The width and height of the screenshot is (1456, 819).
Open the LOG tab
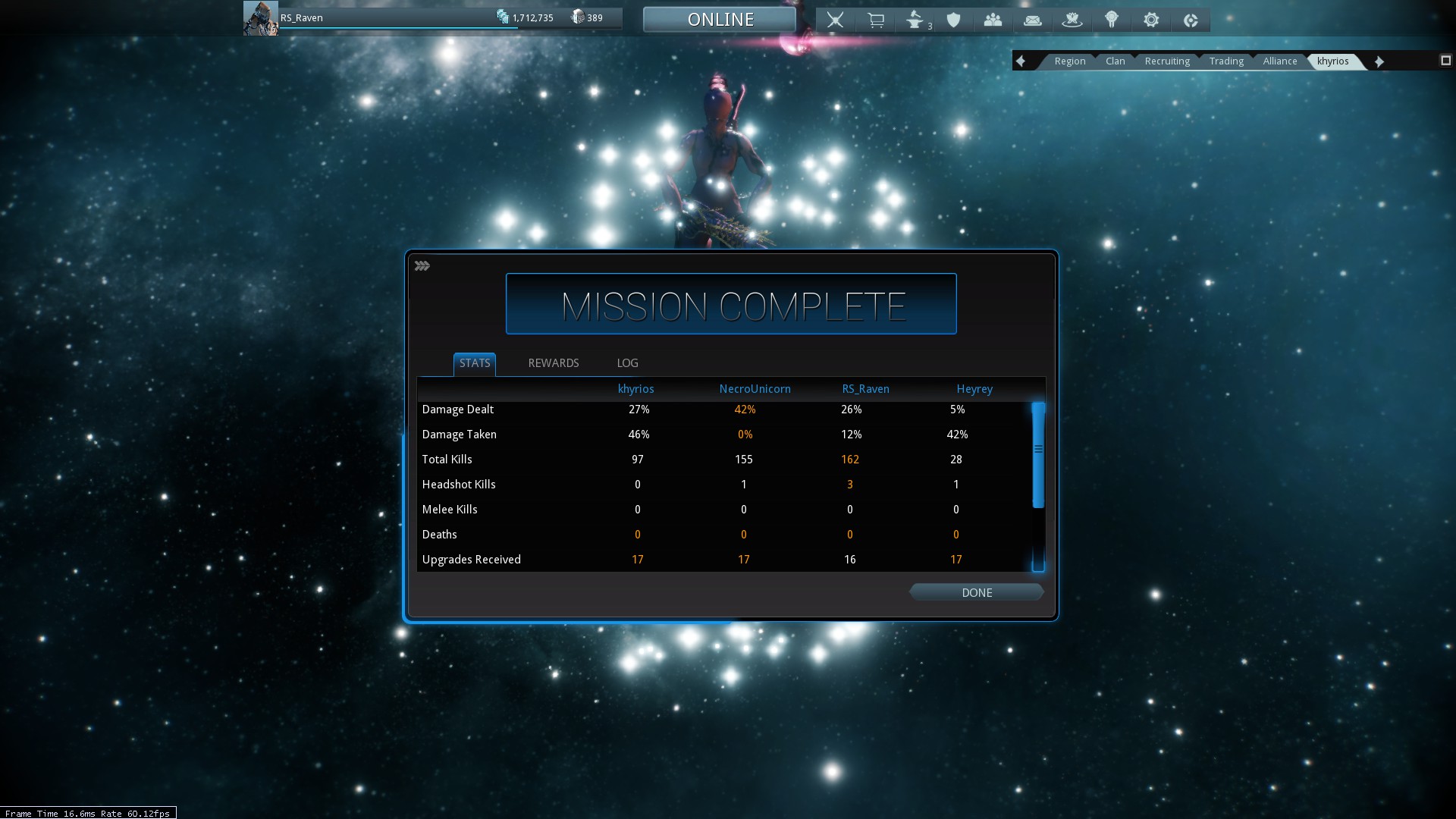pyautogui.click(x=627, y=363)
